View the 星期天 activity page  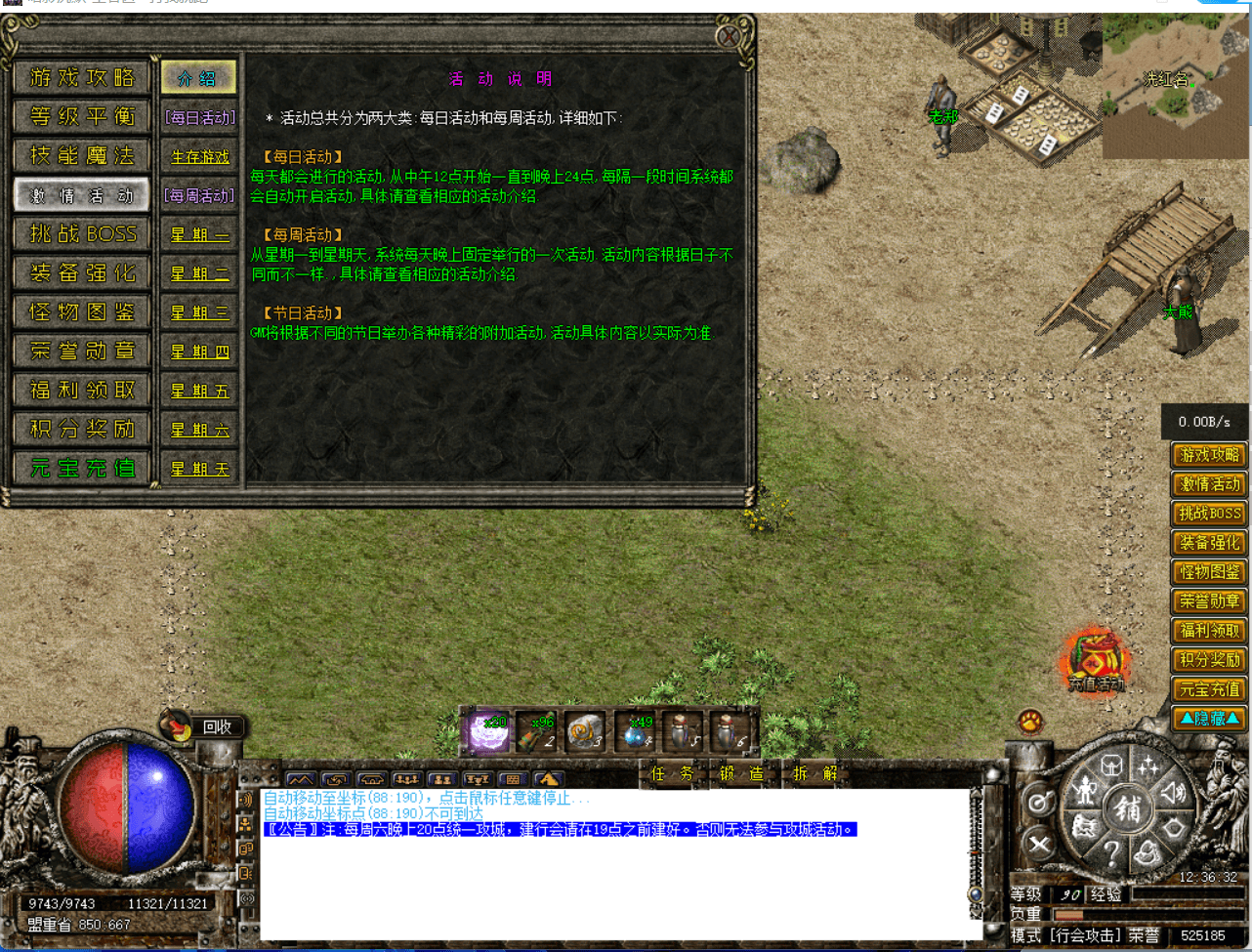(x=199, y=469)
